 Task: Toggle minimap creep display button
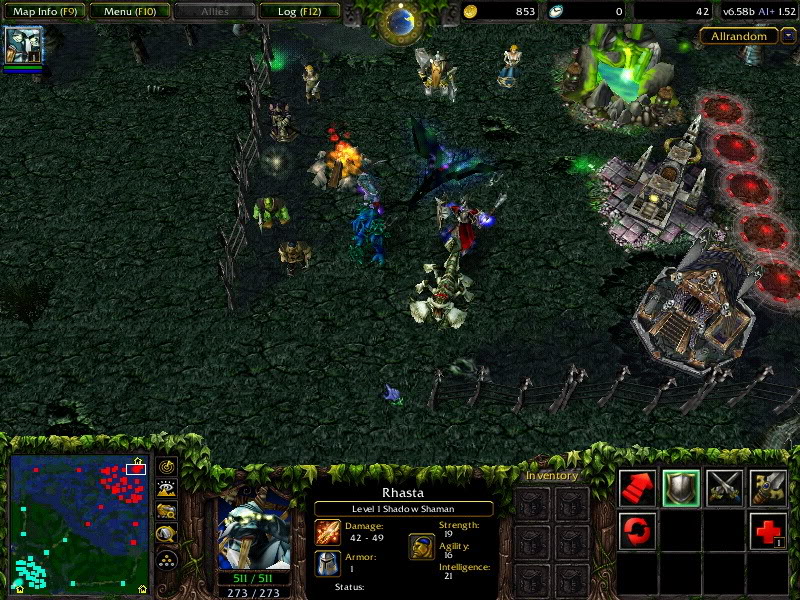[x=167, y=535]
